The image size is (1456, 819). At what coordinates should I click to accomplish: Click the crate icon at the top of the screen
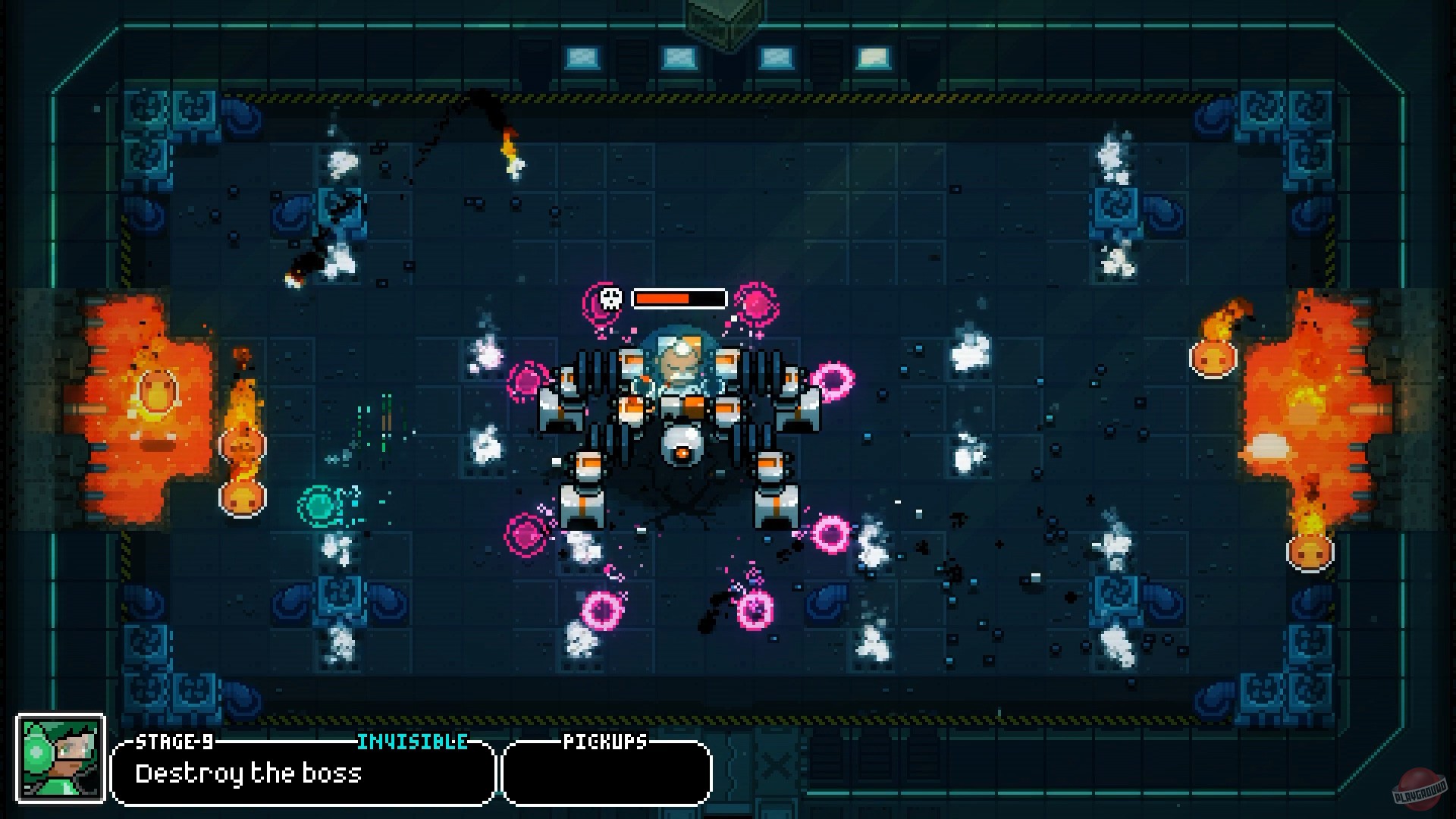click(716, 17)
